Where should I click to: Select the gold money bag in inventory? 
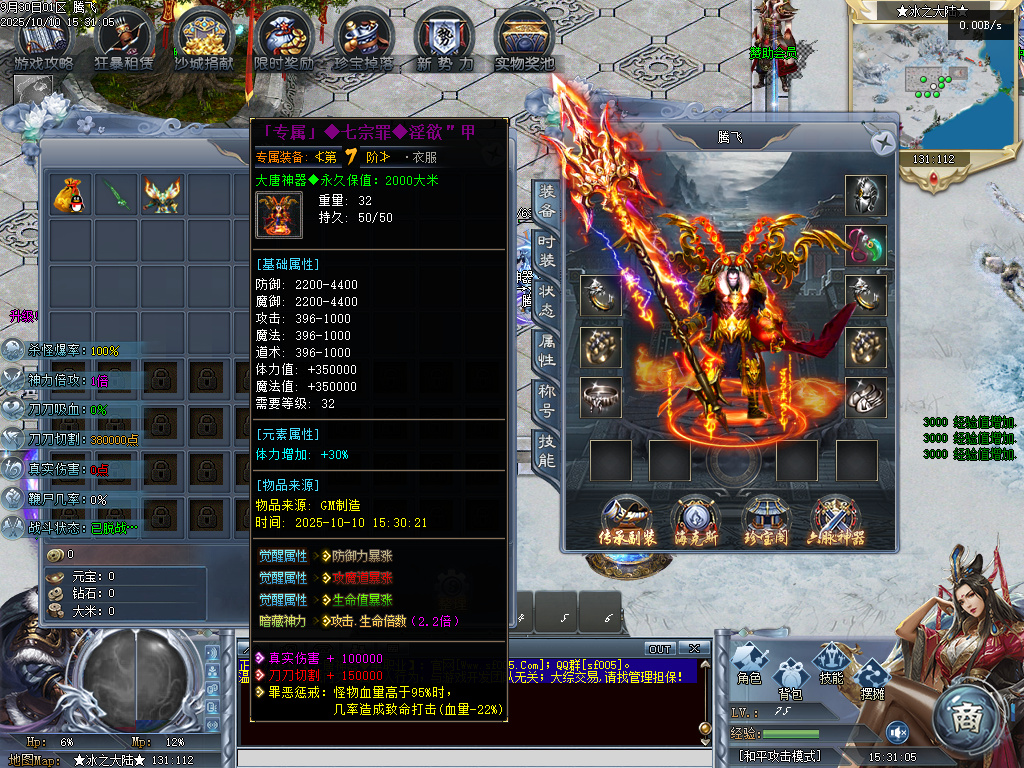pyautogui.click(x=71, y=195)
